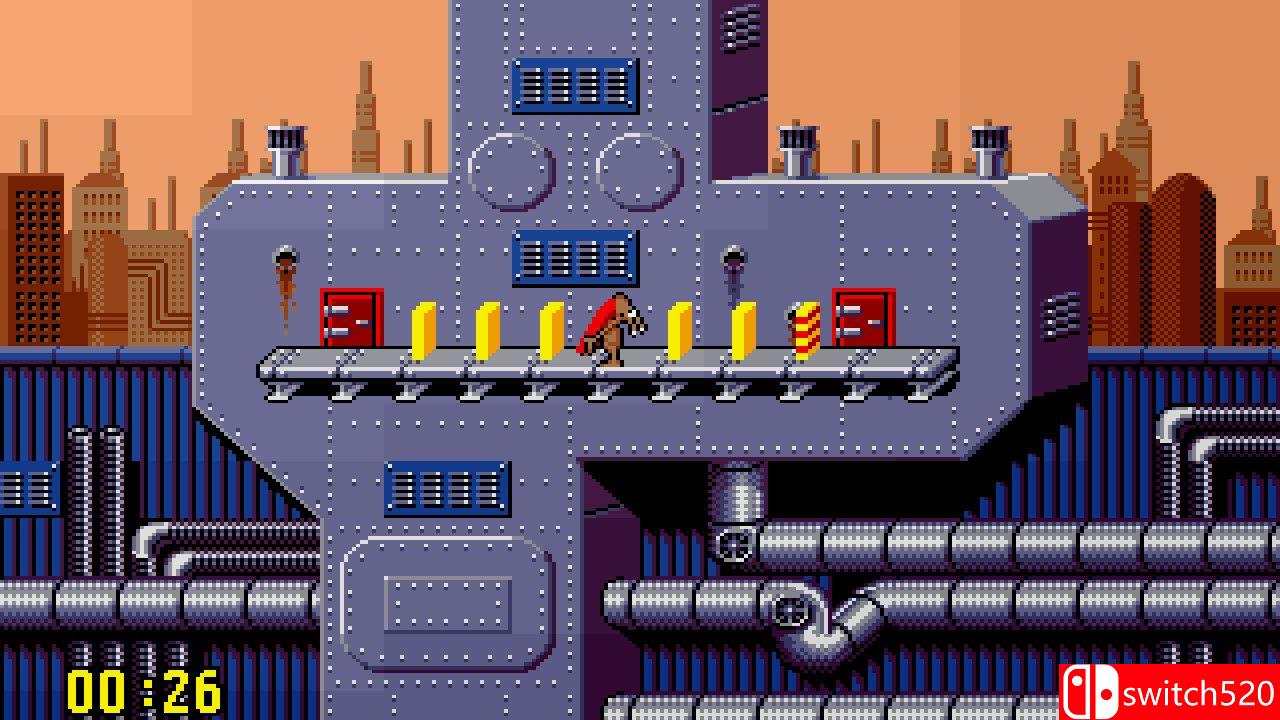Select the right red locker cabinet

pyautogui.click(x=862, y=320)
